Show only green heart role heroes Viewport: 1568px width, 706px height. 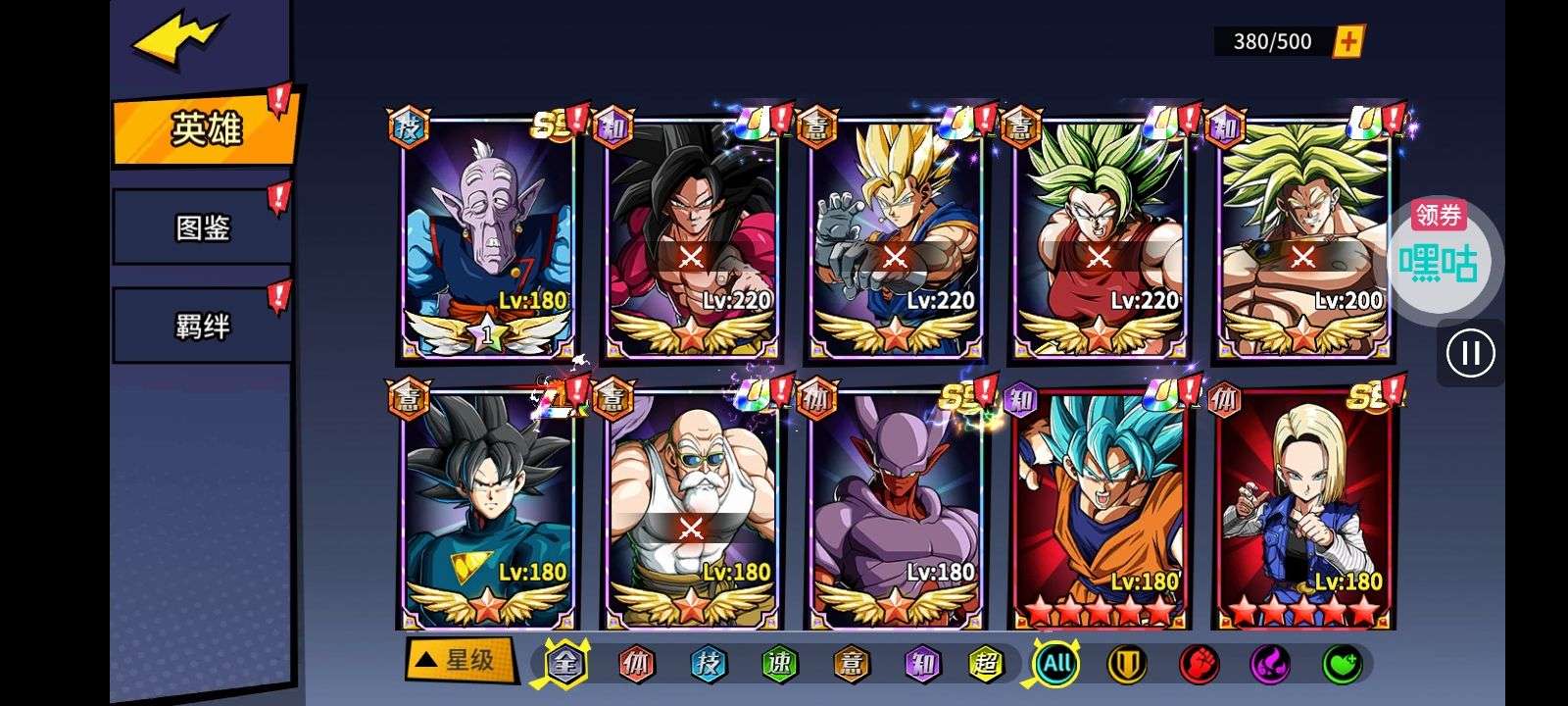pyautogui.click(x=1342, y=665)
